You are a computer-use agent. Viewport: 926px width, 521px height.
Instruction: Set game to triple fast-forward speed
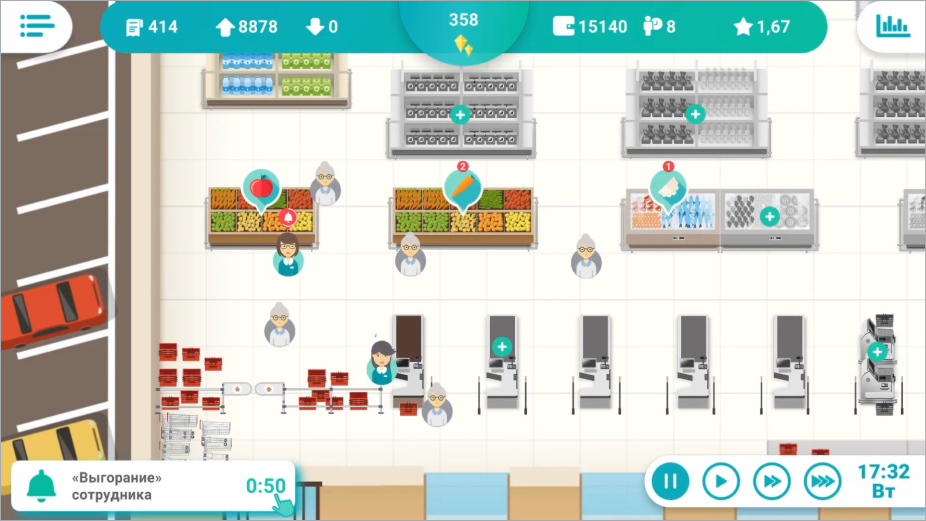(822, 482)
